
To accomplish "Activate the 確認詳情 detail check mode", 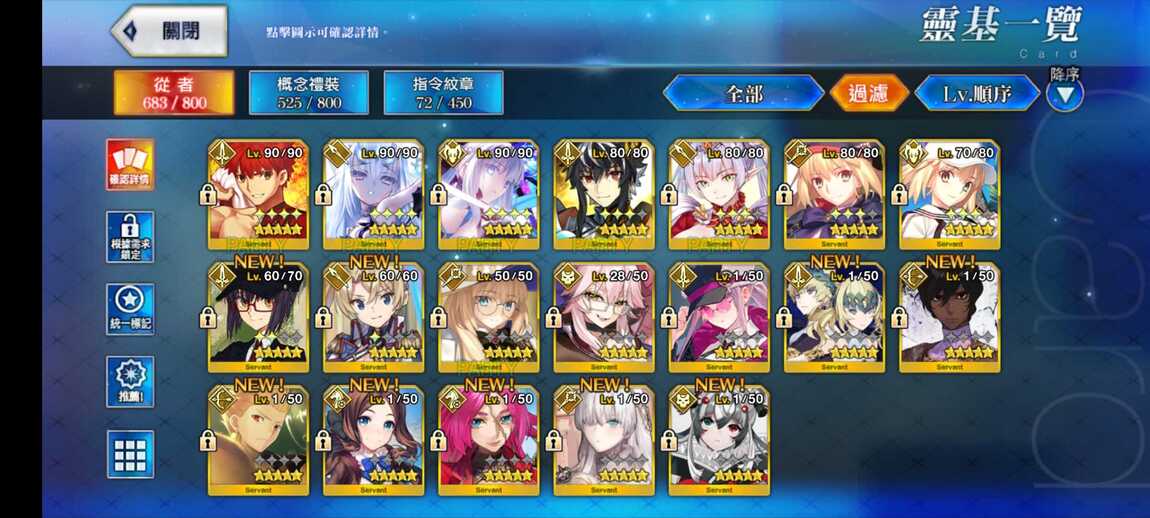I will pyautogui.click(x=130, y=164).
